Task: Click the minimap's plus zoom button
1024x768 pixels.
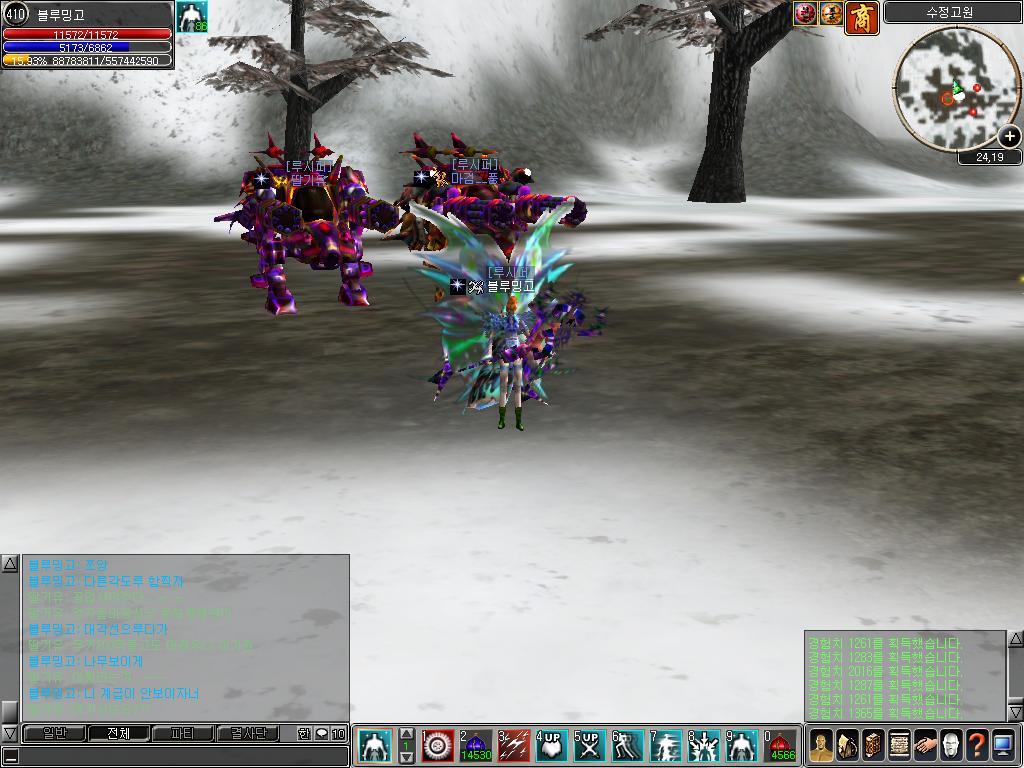Action: (1010, 137)
